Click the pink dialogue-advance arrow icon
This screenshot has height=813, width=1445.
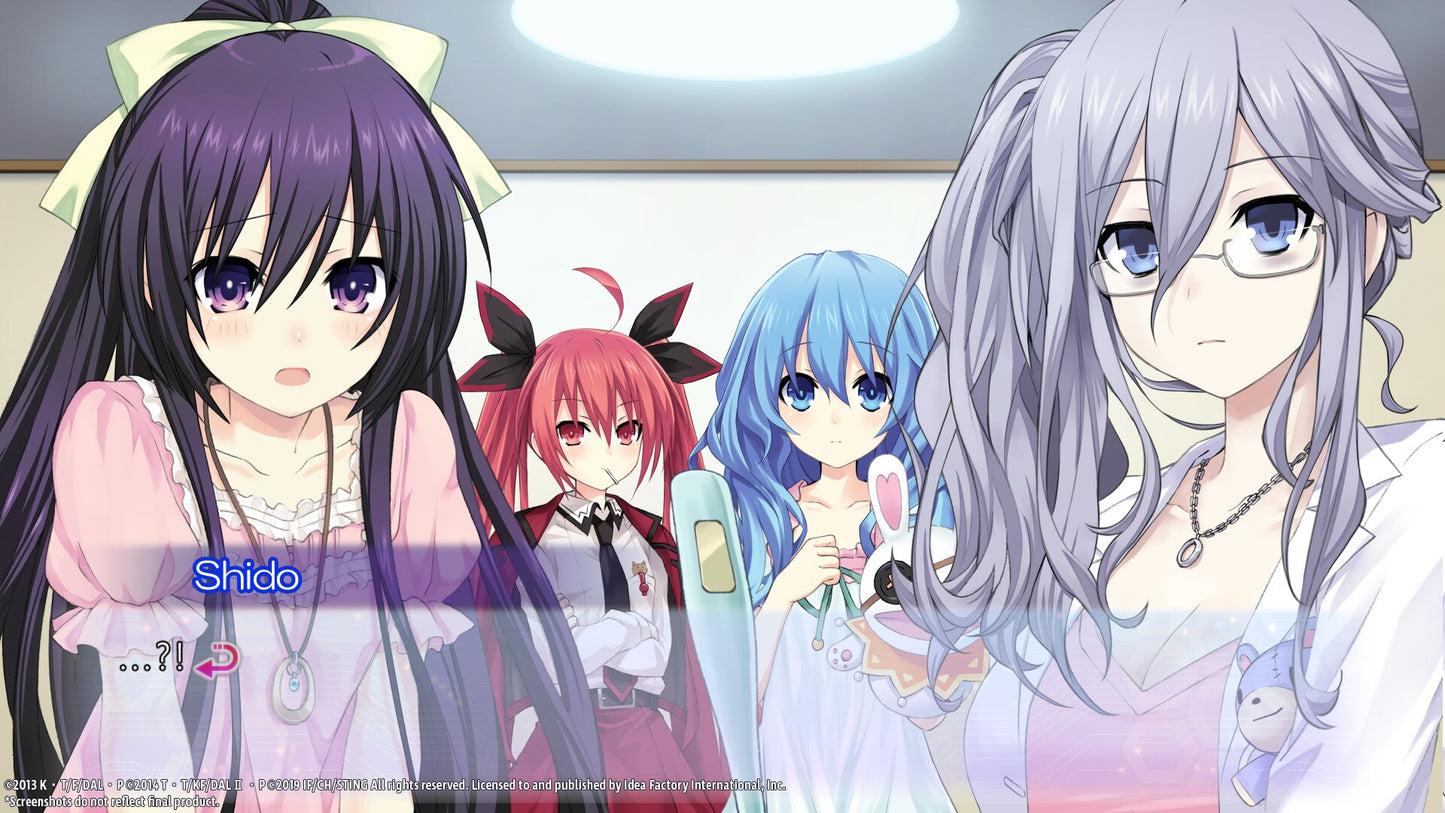(x=216, y=662)
